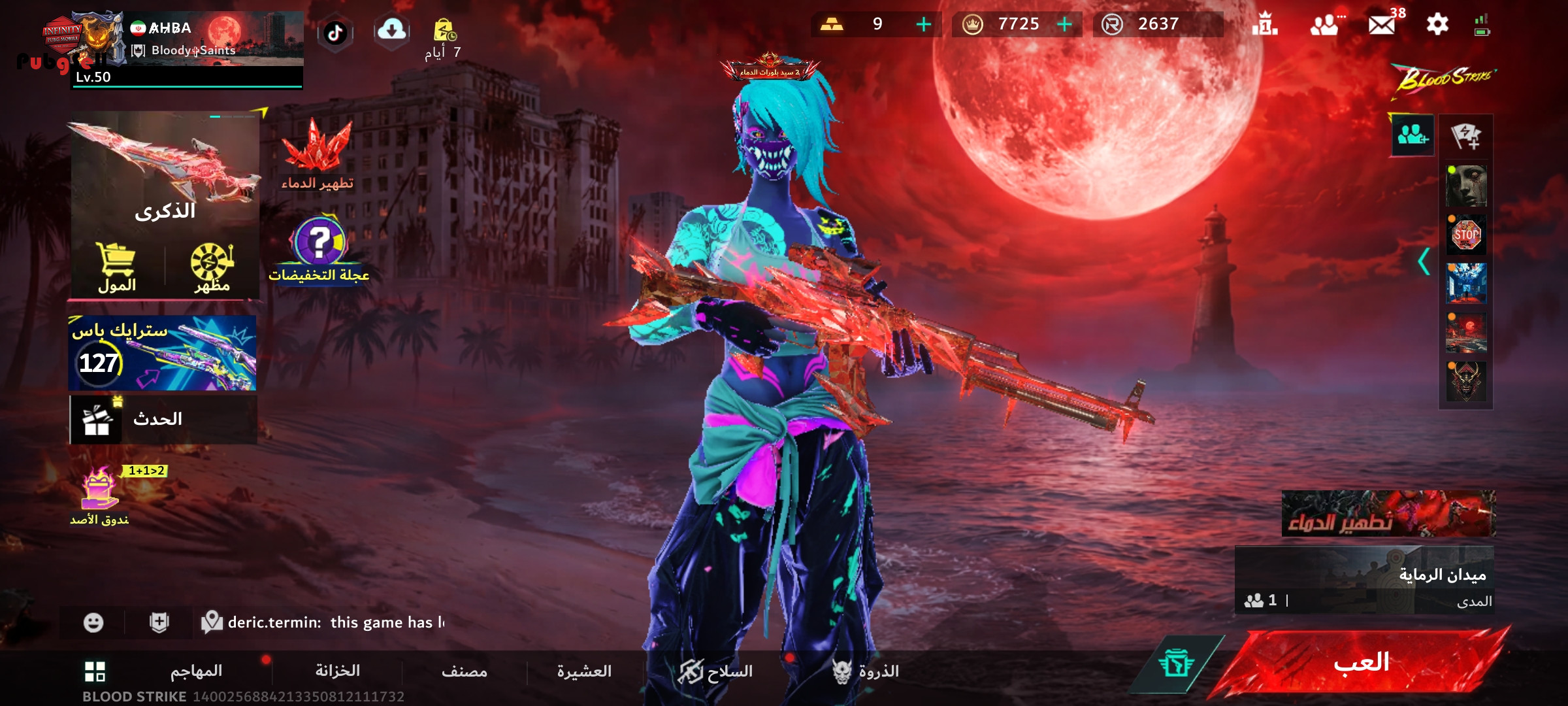Select the shooting range mode panel

1364,580
